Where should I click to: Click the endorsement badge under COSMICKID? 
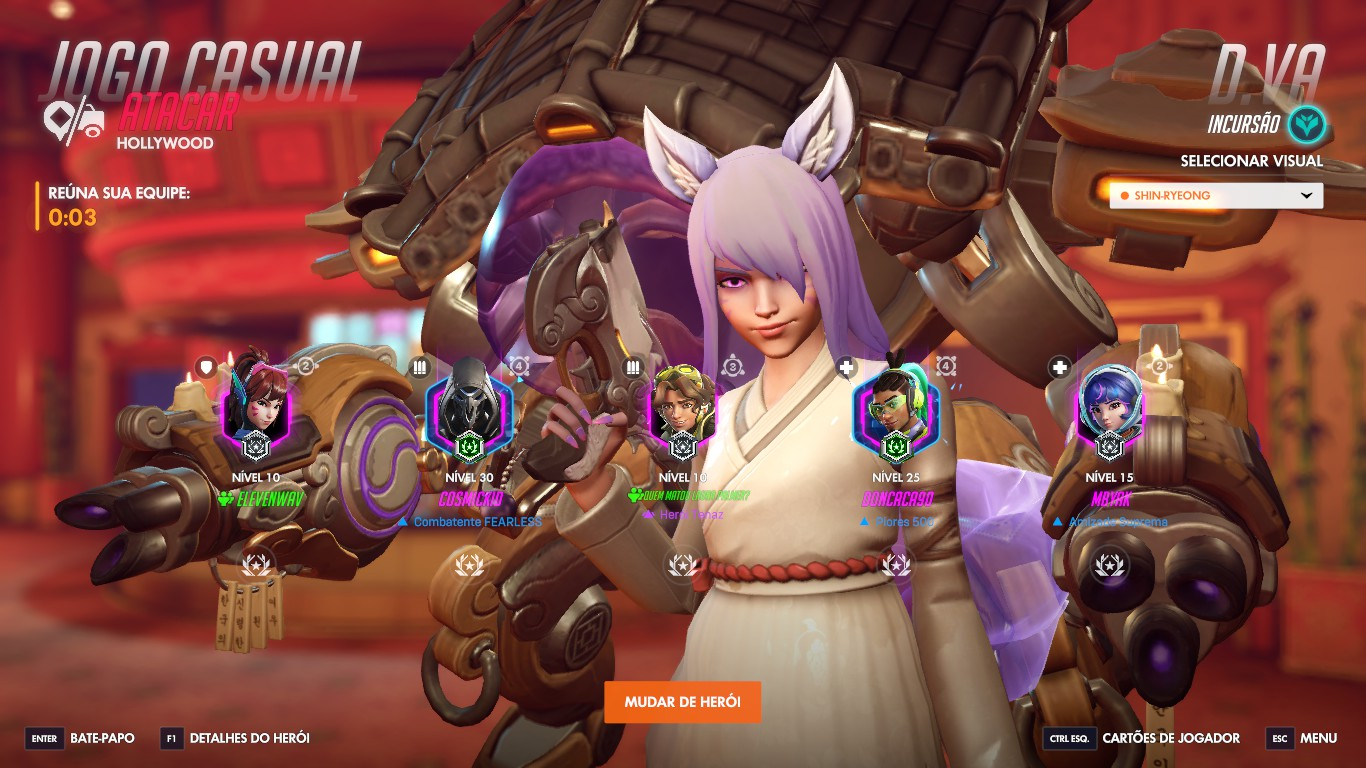coord(468,566)
